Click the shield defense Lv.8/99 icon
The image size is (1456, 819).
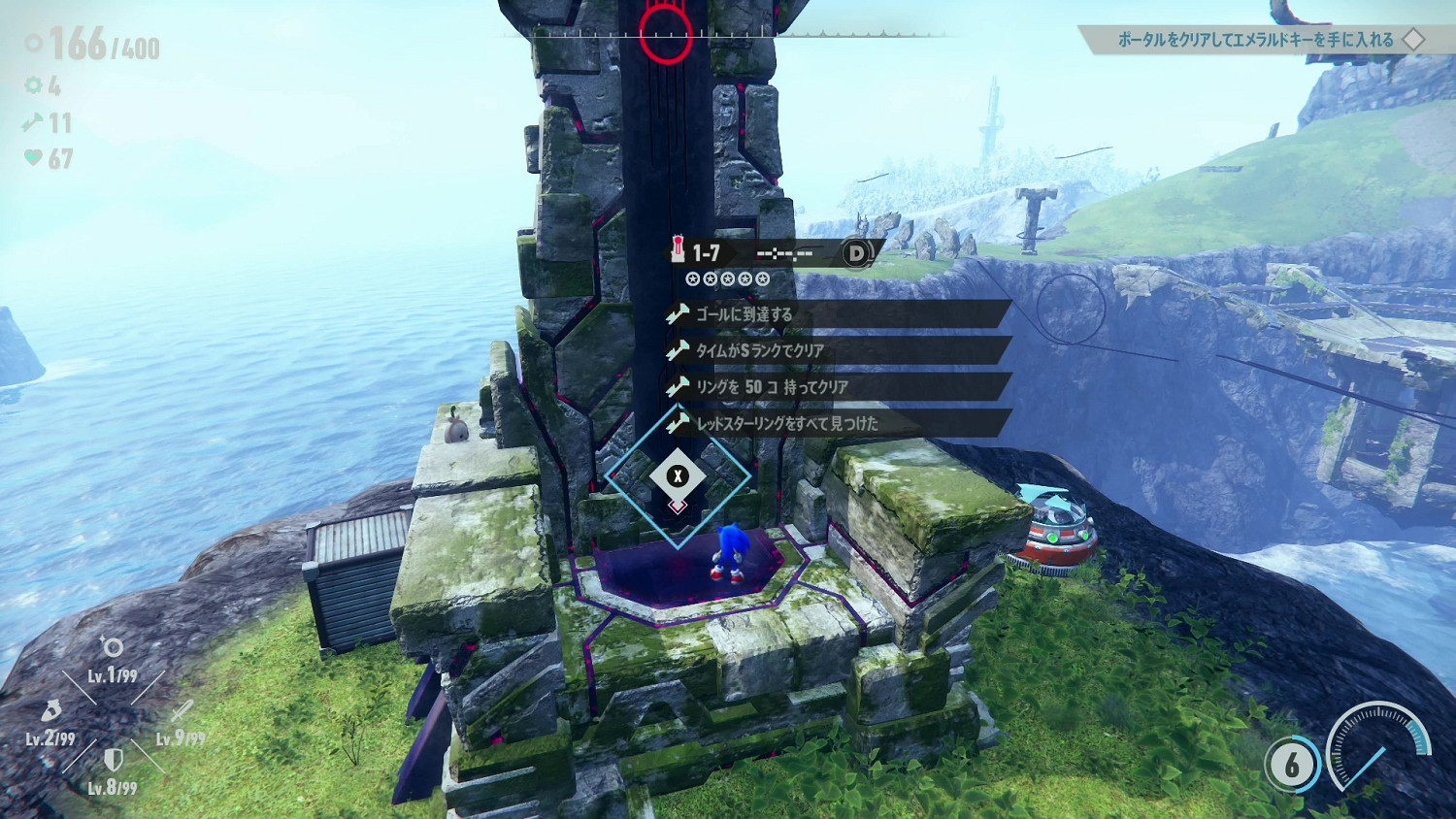point(113,760)
